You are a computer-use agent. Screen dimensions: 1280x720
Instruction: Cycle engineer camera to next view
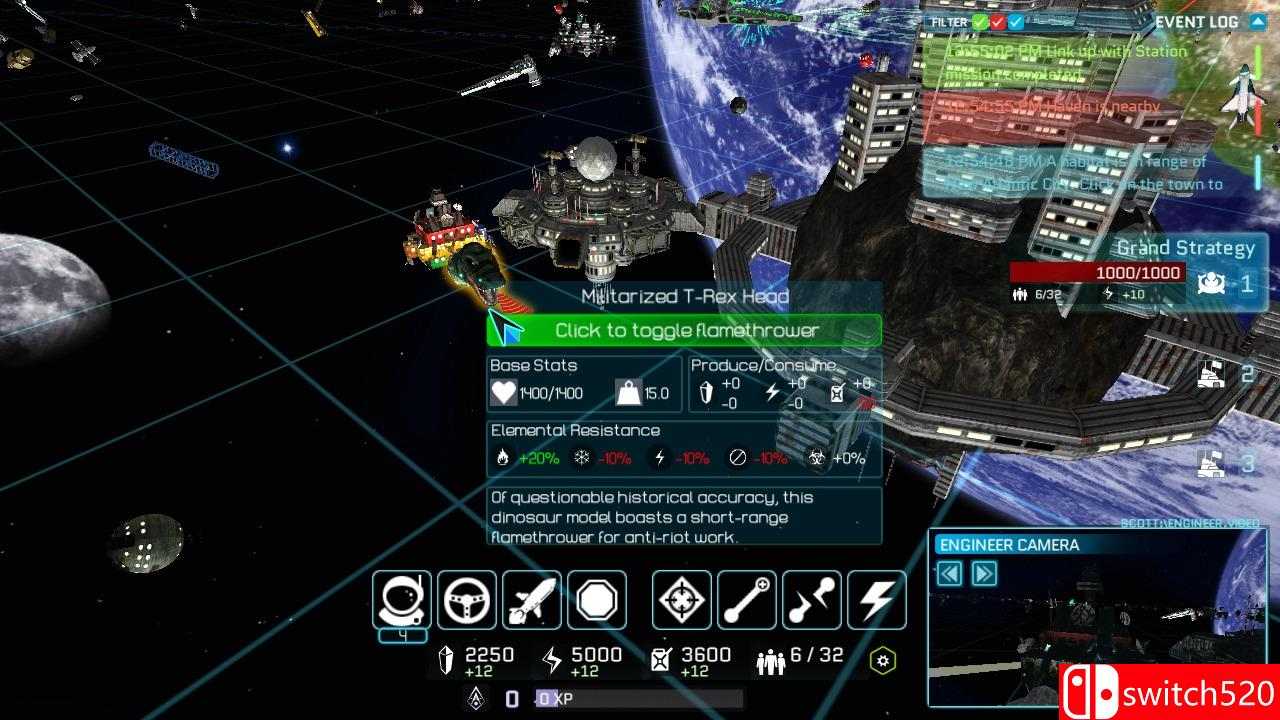click(984, 573)
